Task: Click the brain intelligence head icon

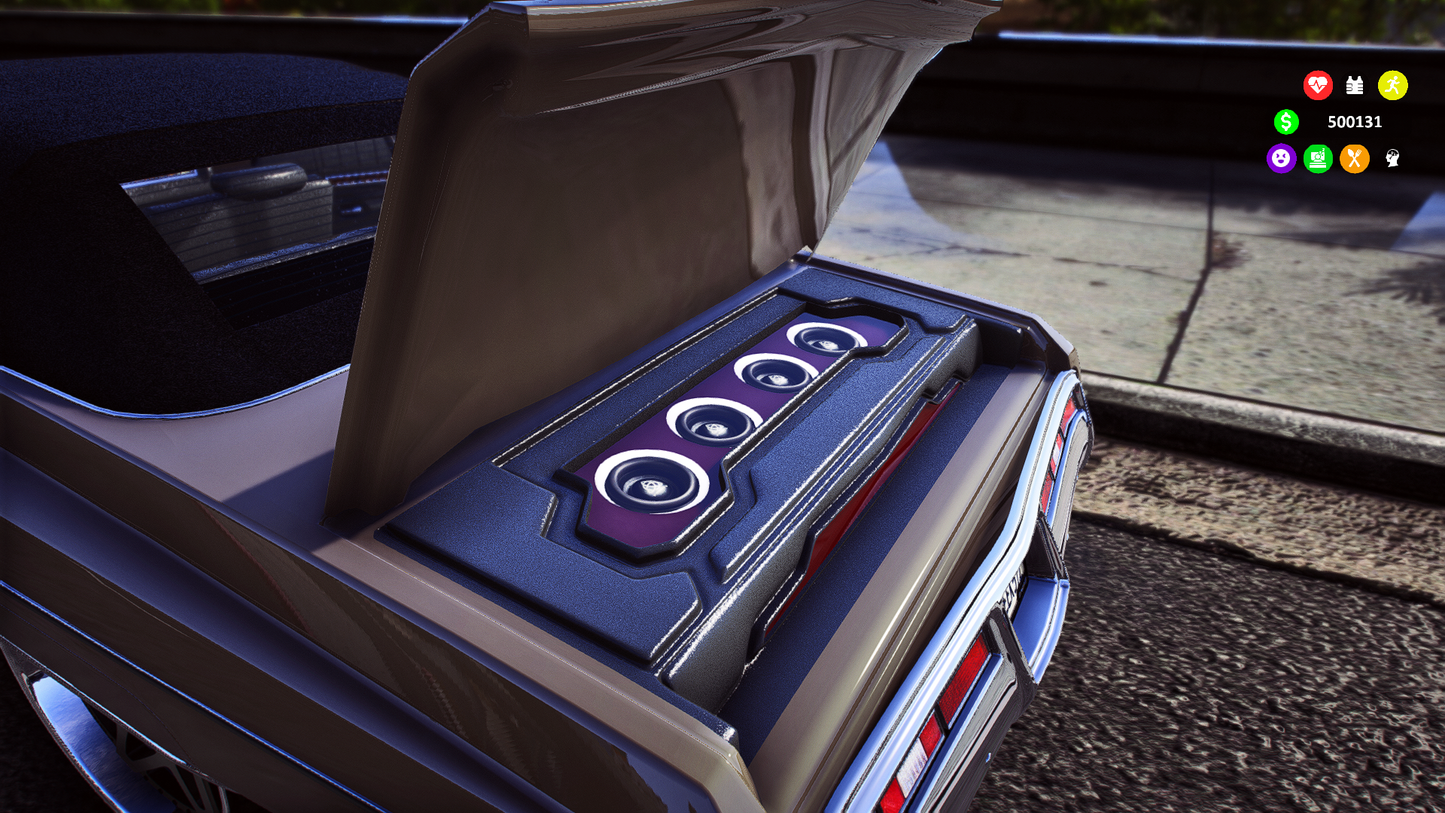Action: tap(1392, 159)
